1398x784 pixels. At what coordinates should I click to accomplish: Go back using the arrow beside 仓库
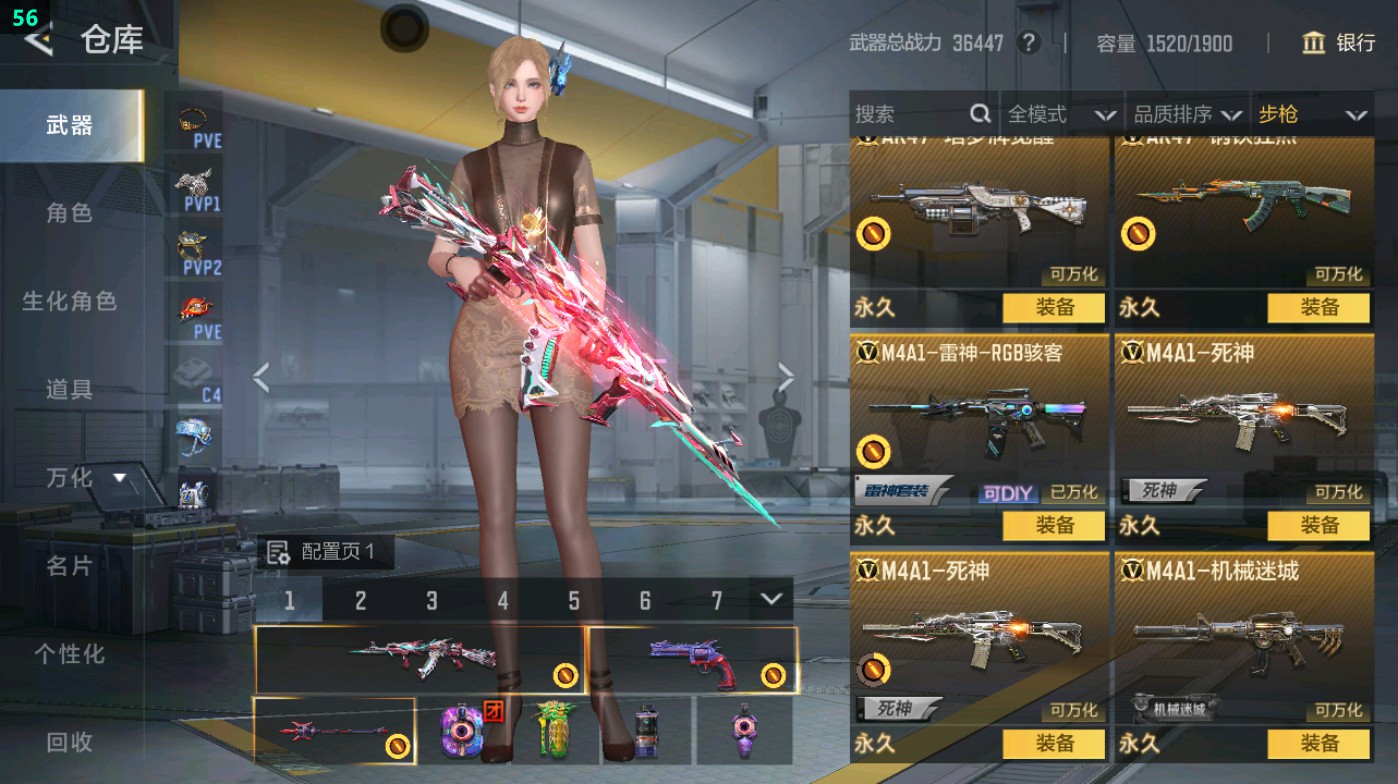tap(38, 40)
